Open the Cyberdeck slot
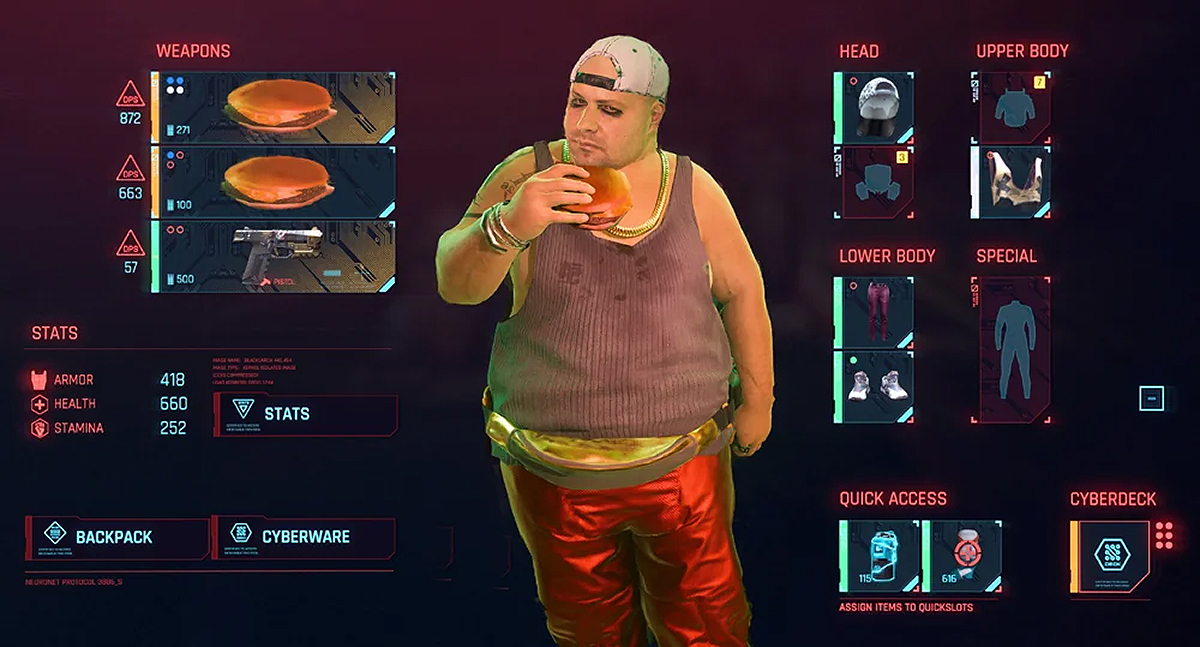 pyautogui.click(x=1110, y=556)
